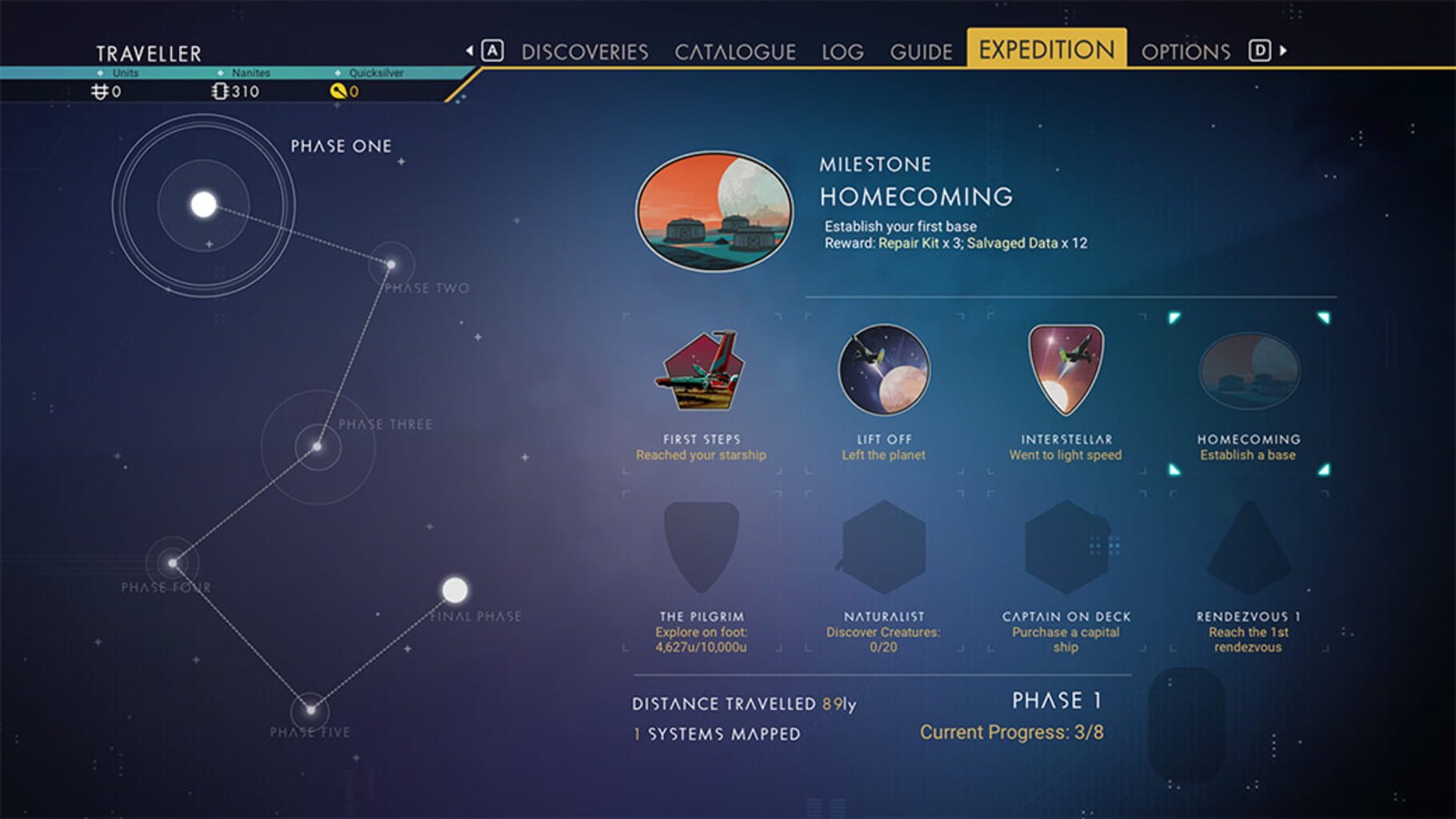Select the Phase Five node on constellation map
This screenshot has height=819, width=1456.
click(x=310, y=709)
